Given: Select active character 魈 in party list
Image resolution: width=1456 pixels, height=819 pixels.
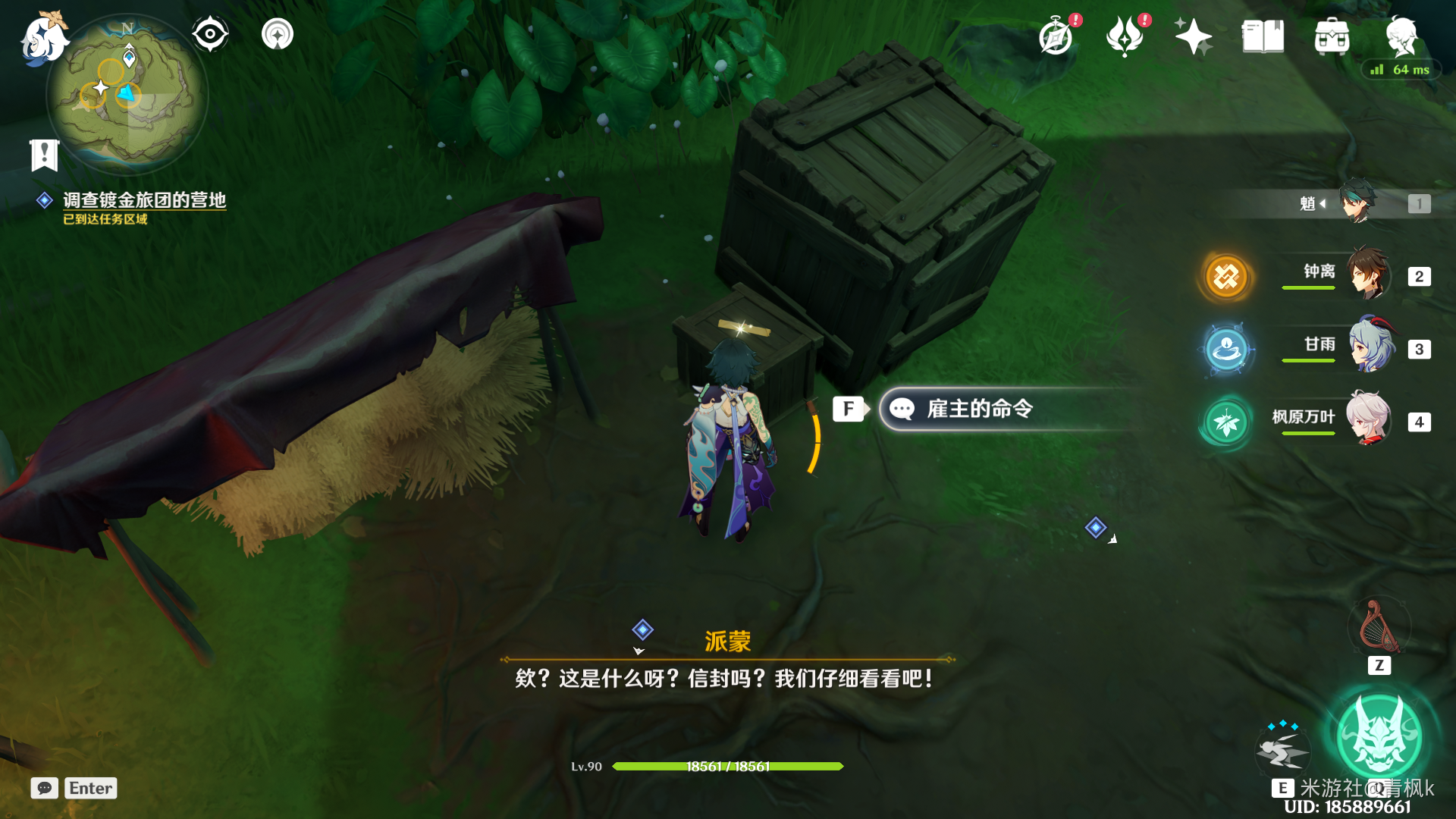Looking at the screenshot, I should [x=1357, y=202].
